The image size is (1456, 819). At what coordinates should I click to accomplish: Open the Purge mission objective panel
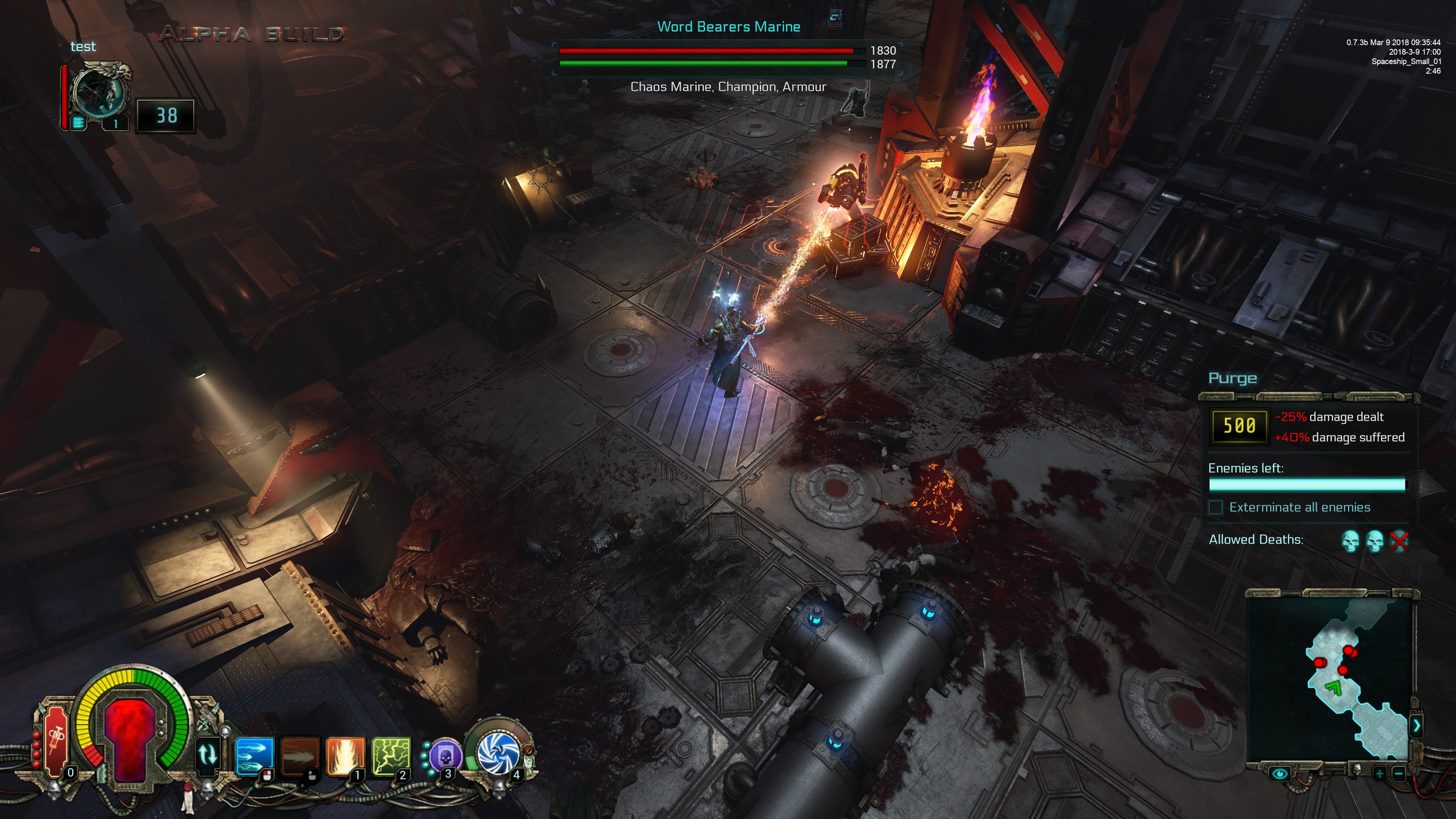[1232, 378]
